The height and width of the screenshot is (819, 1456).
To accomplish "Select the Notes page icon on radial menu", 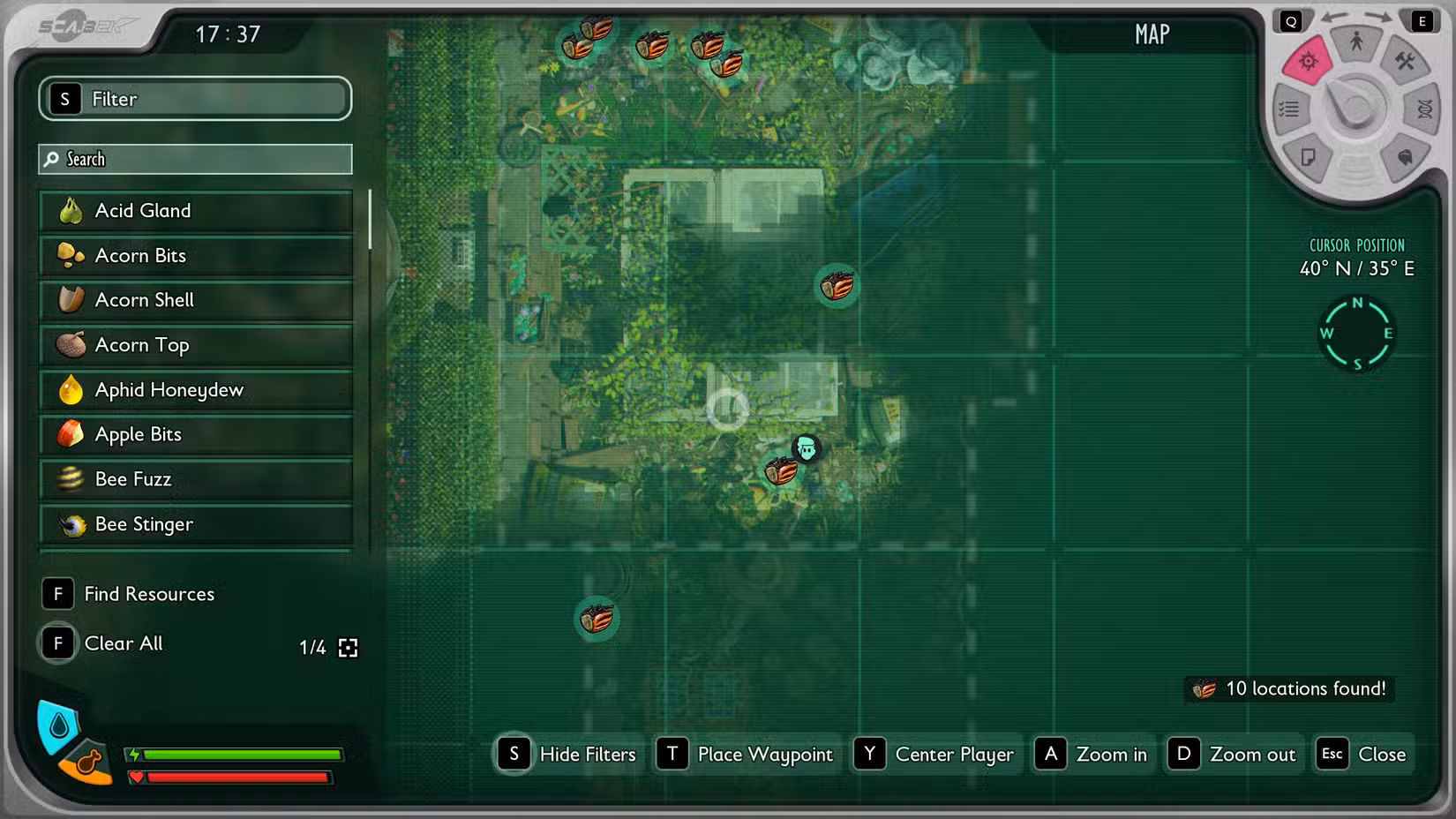I will point(1307,155).
